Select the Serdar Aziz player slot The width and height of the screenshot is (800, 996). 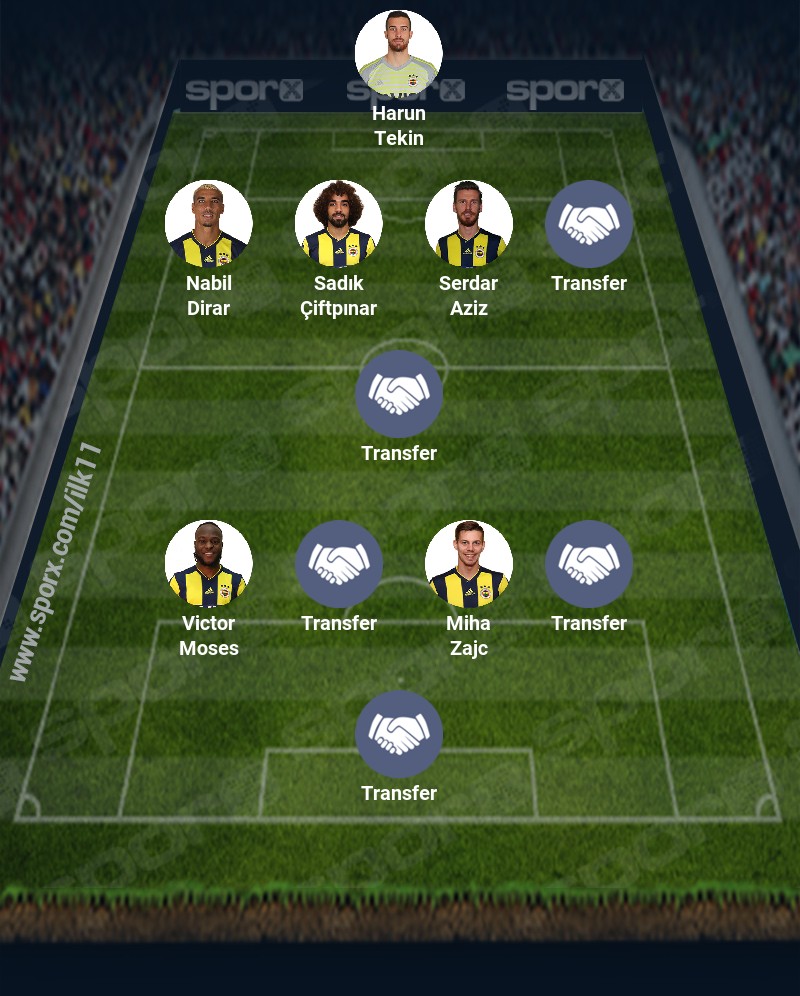[469, 224]
